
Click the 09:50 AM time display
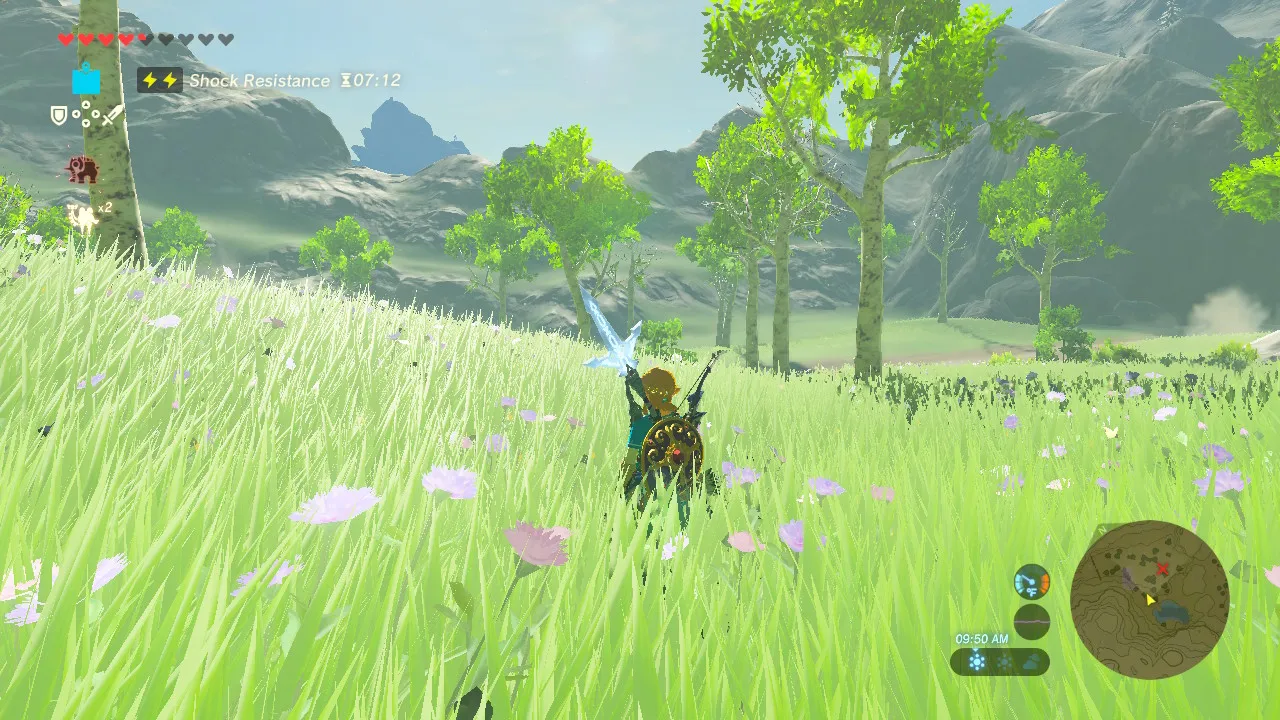982,638
